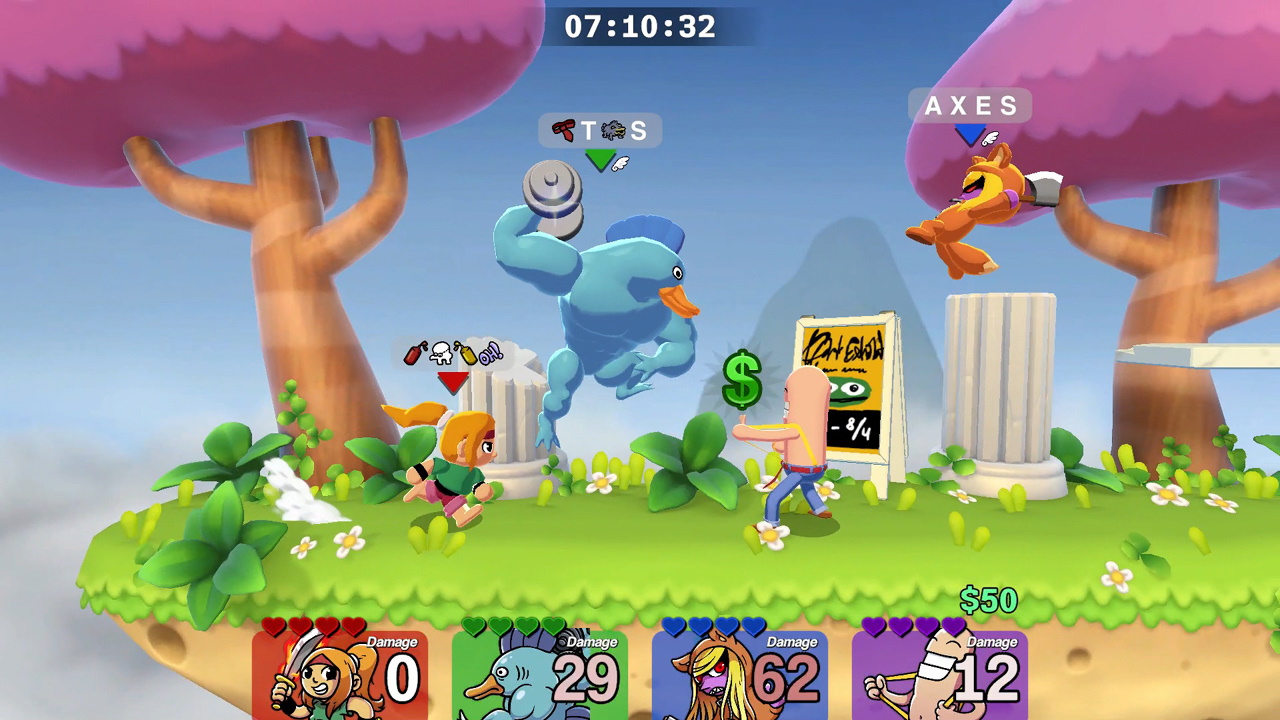Click the green down arrow below the T-S nametag
This screenshot has height=720, width=1280.
pyautogui.click(x=601, y=160)
